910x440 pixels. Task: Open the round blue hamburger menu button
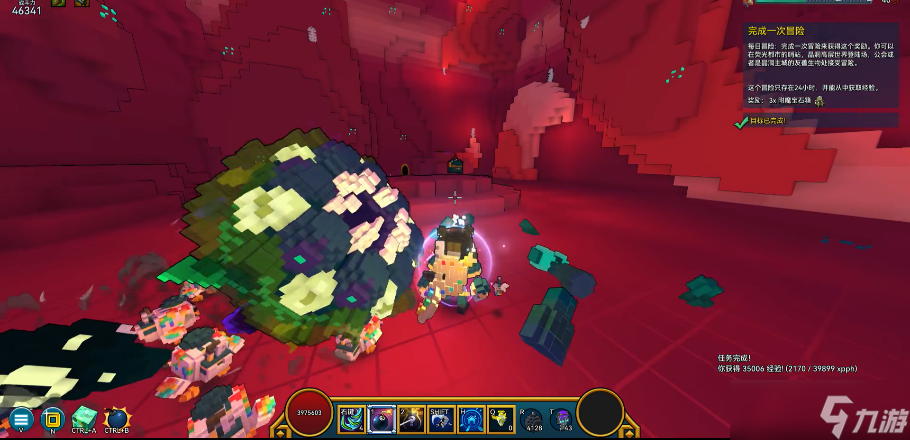click(21, 418)
